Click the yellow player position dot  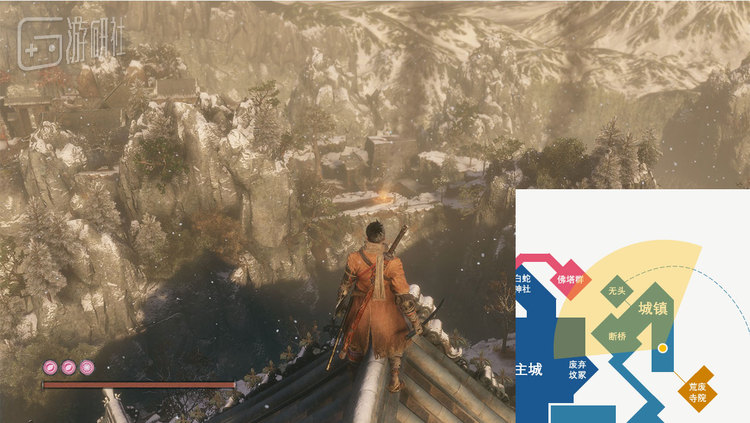coord(661,348)
